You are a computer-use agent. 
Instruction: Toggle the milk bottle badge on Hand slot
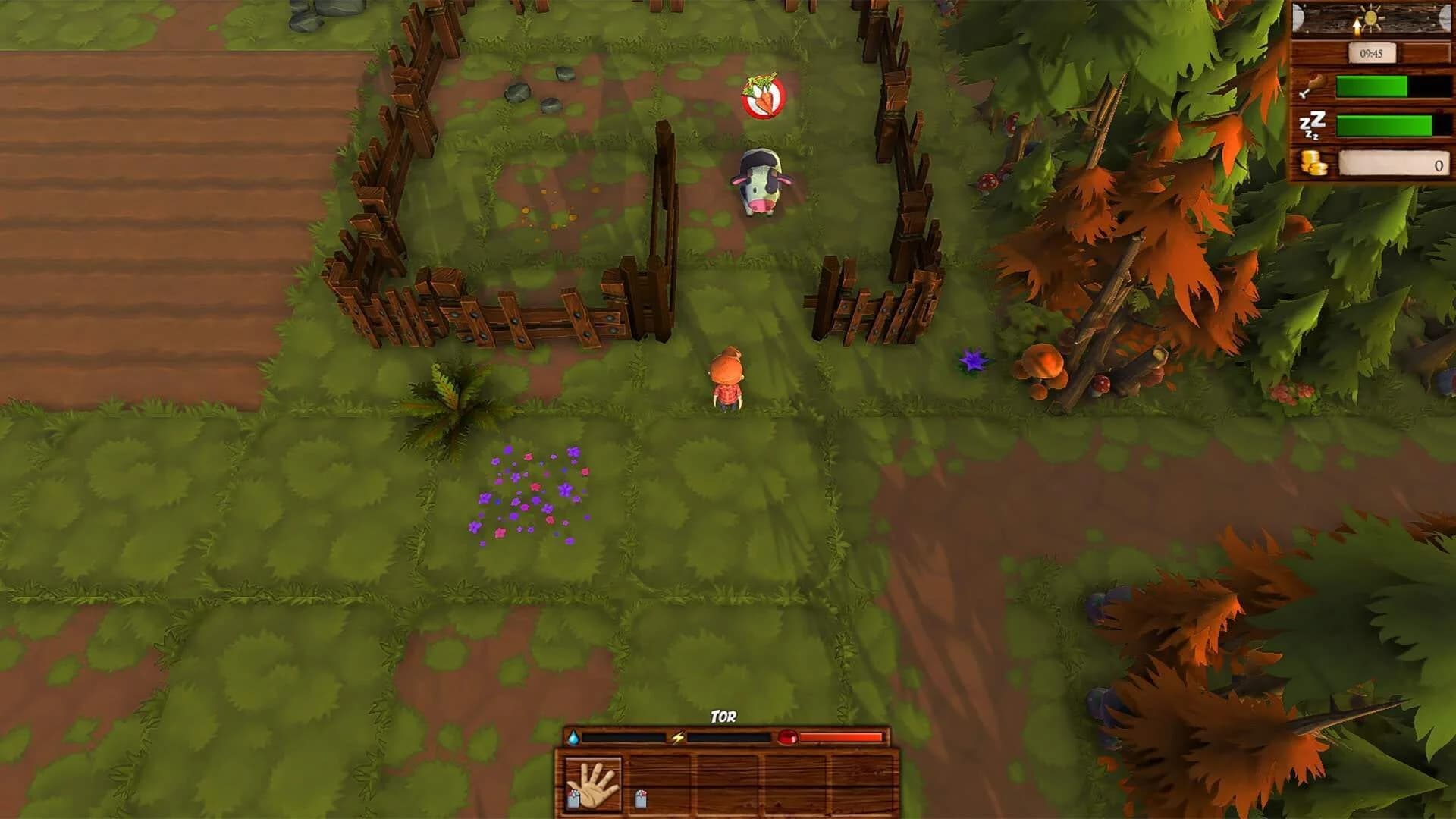[x=573, y=799]
